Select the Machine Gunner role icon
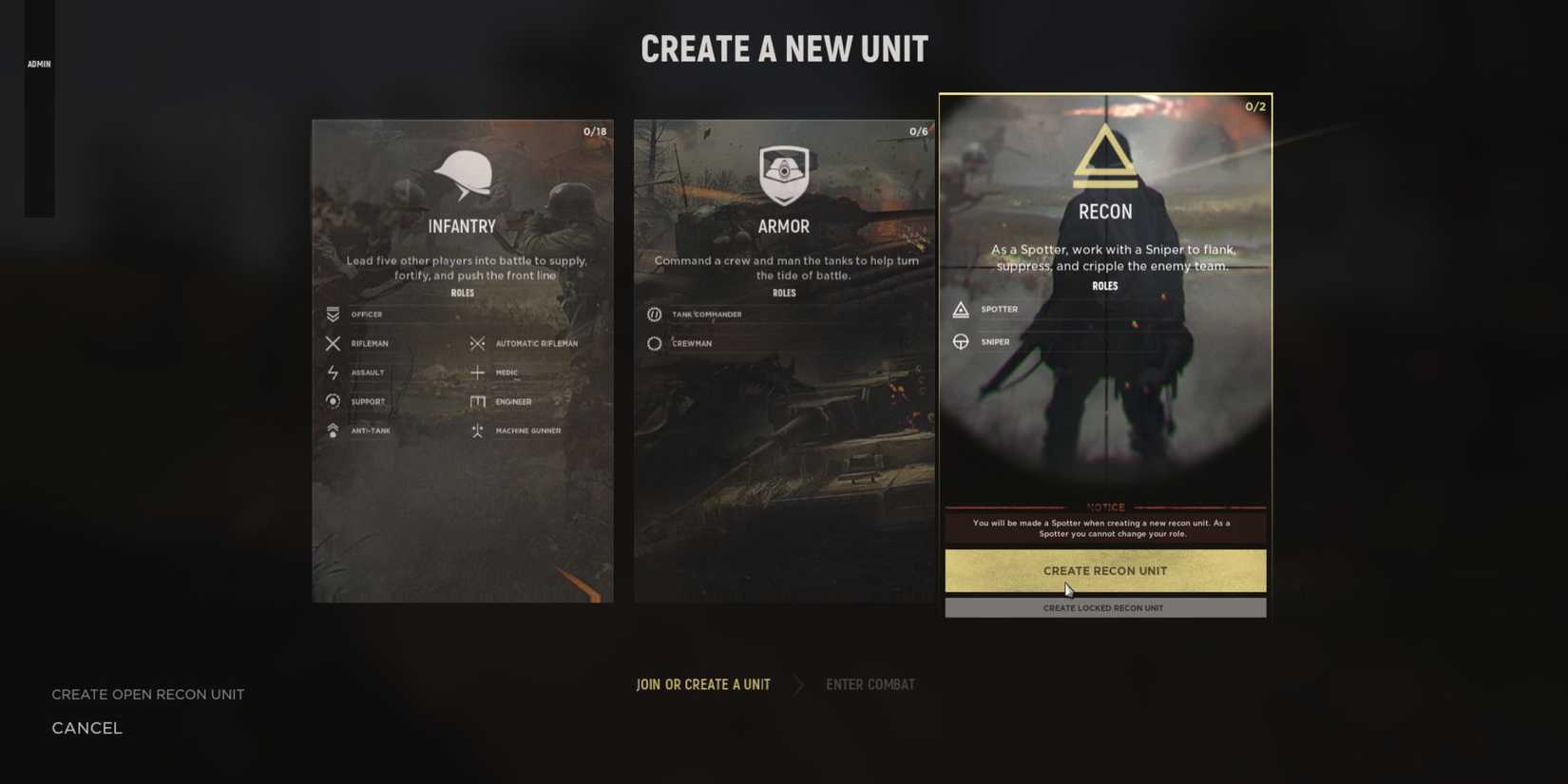1568x784 pixels. (x=478, y=430)
